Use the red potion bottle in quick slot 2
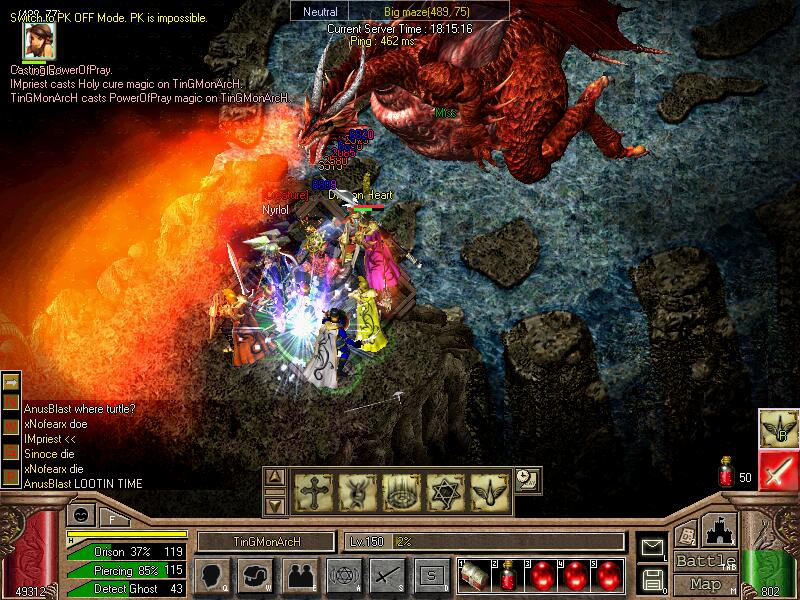This screenshot has width=800, height=600. [x=507, y=575]
